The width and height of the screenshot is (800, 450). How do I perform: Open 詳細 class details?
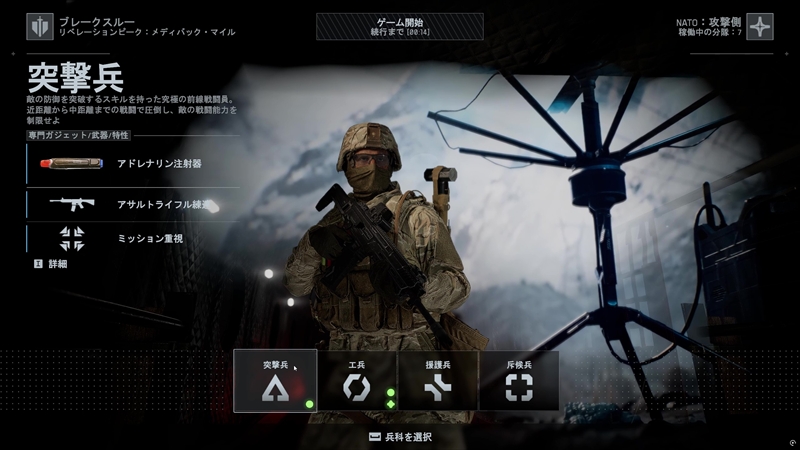tap(51, 264)
